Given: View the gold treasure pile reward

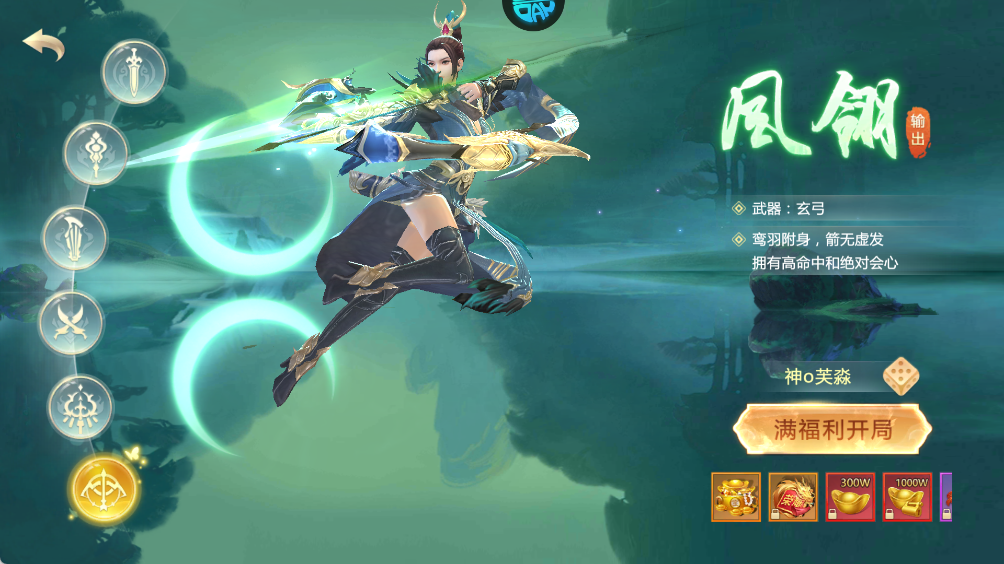Looking at the screenshot, I should (736, 497).
